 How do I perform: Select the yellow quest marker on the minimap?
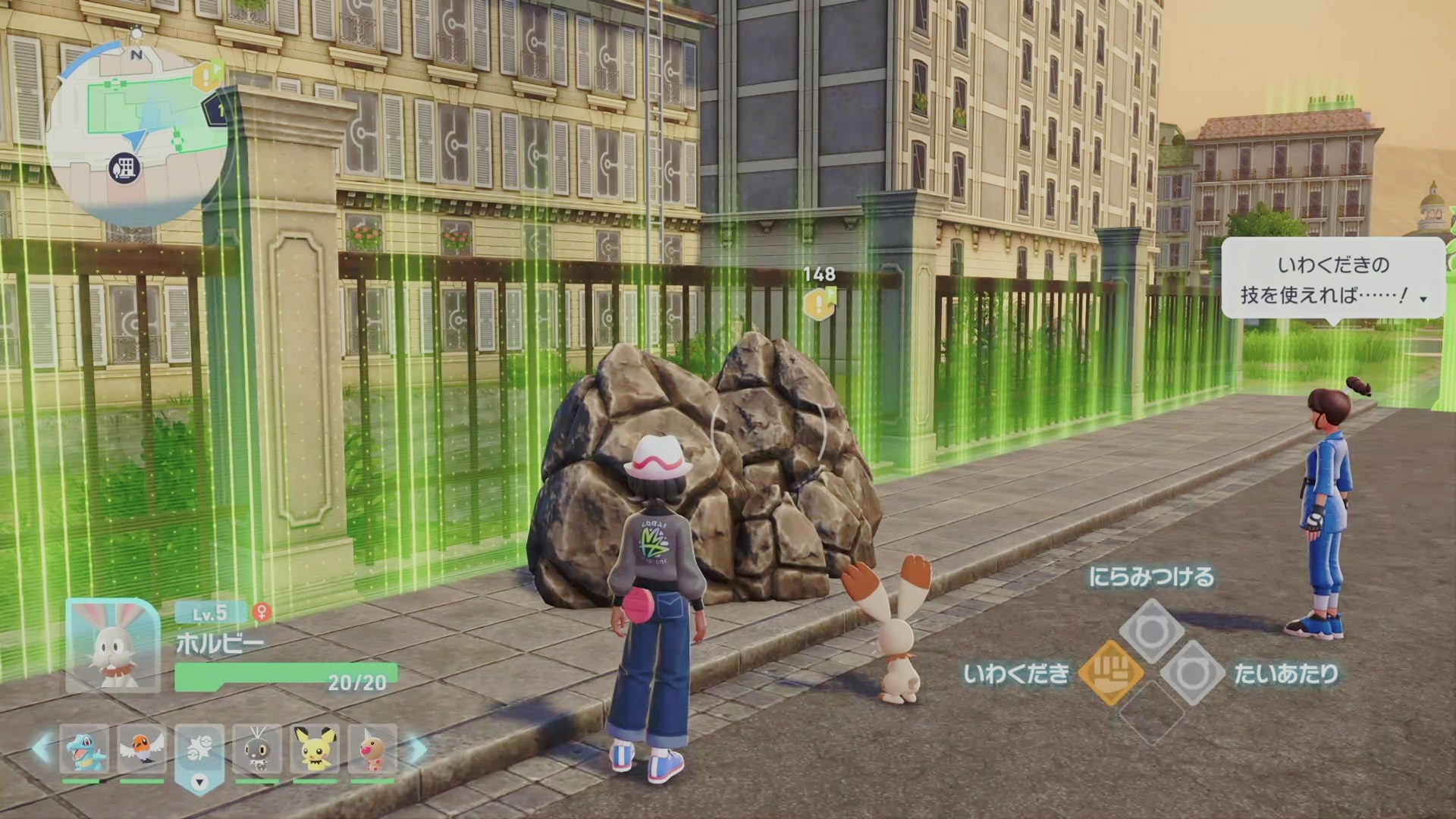(206, 77)
